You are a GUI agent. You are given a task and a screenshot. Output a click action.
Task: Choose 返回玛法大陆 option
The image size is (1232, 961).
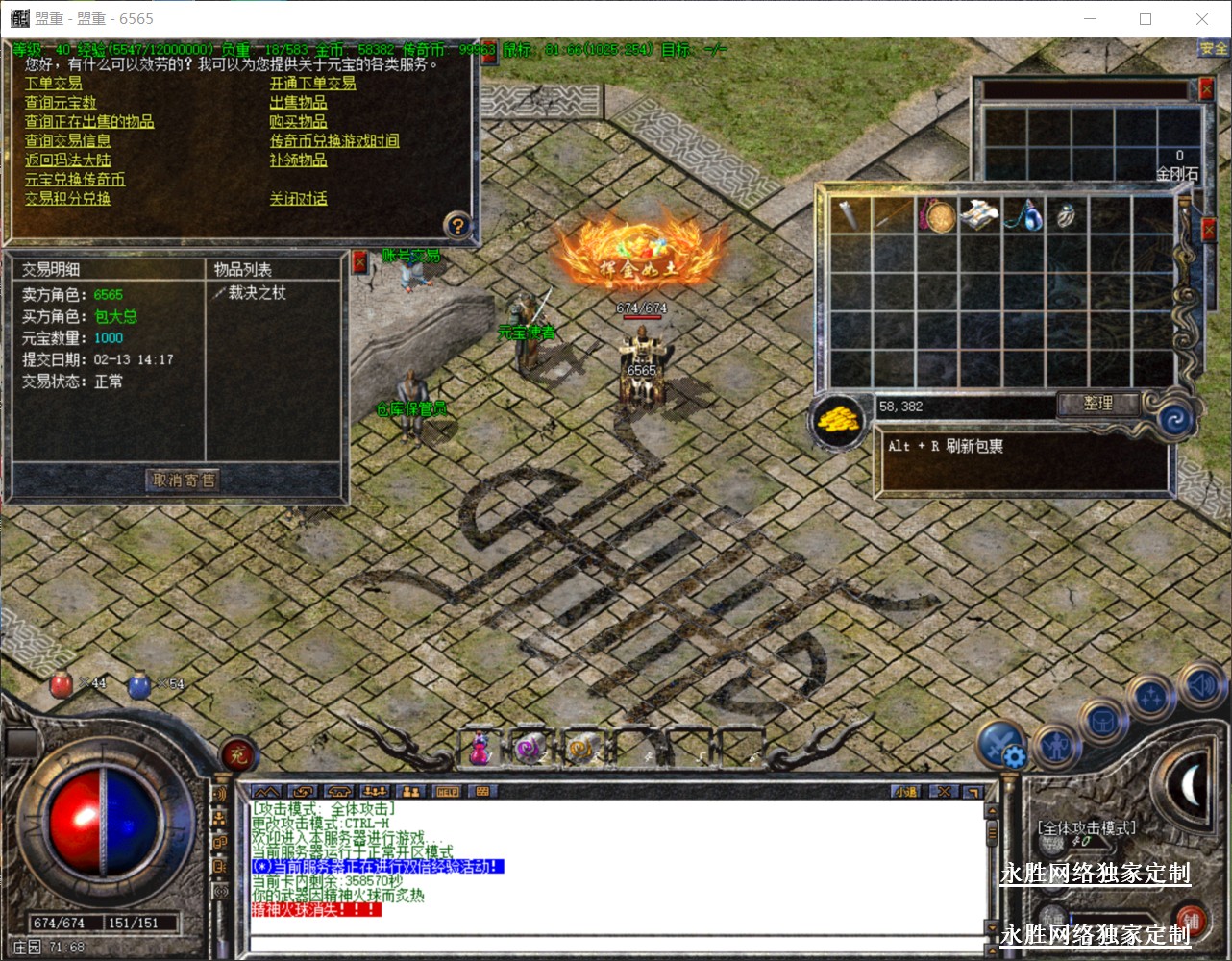pyautogui.click(x=67, y=160)
